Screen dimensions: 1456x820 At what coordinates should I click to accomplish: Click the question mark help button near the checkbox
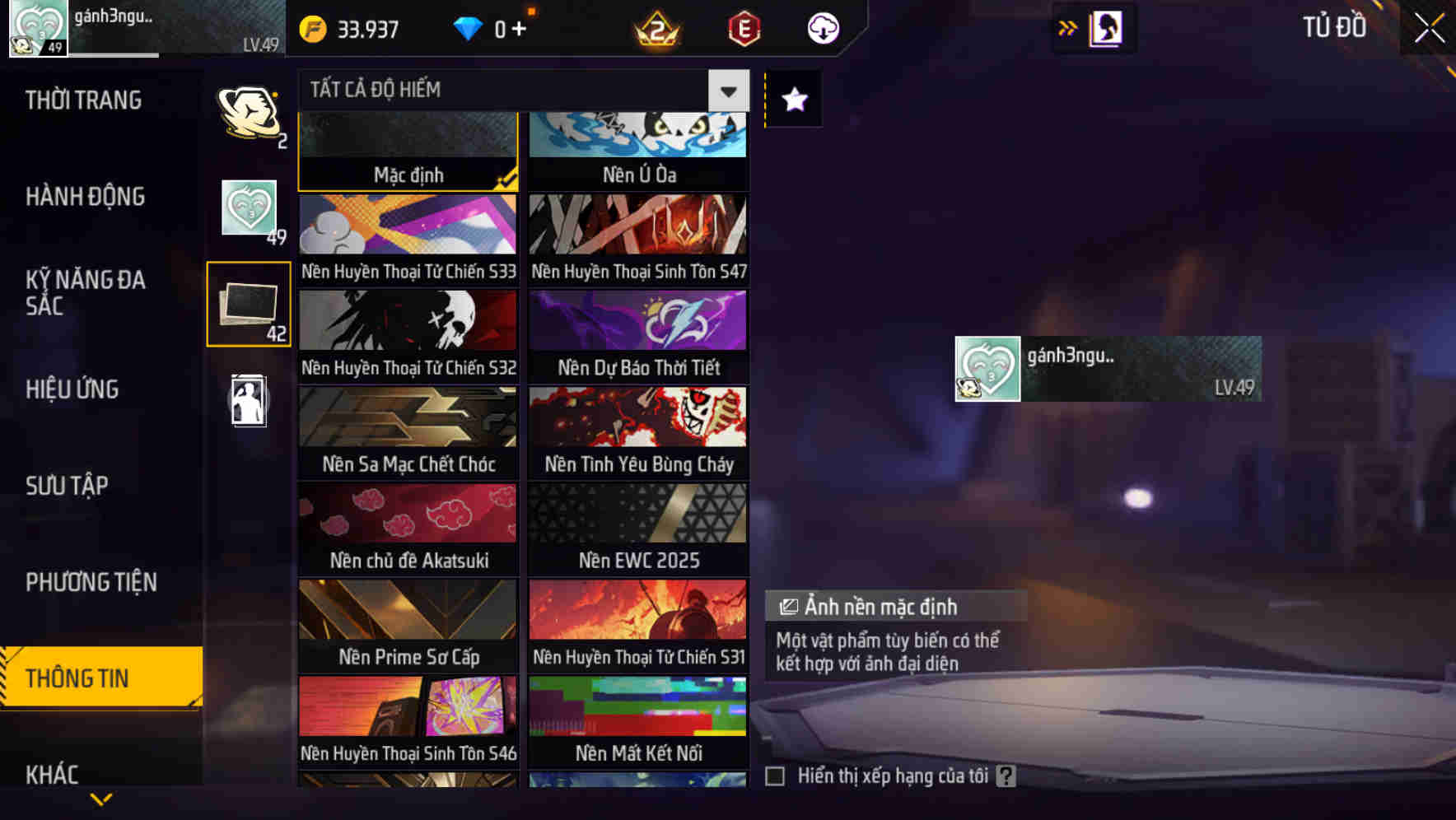(1006, 775)
